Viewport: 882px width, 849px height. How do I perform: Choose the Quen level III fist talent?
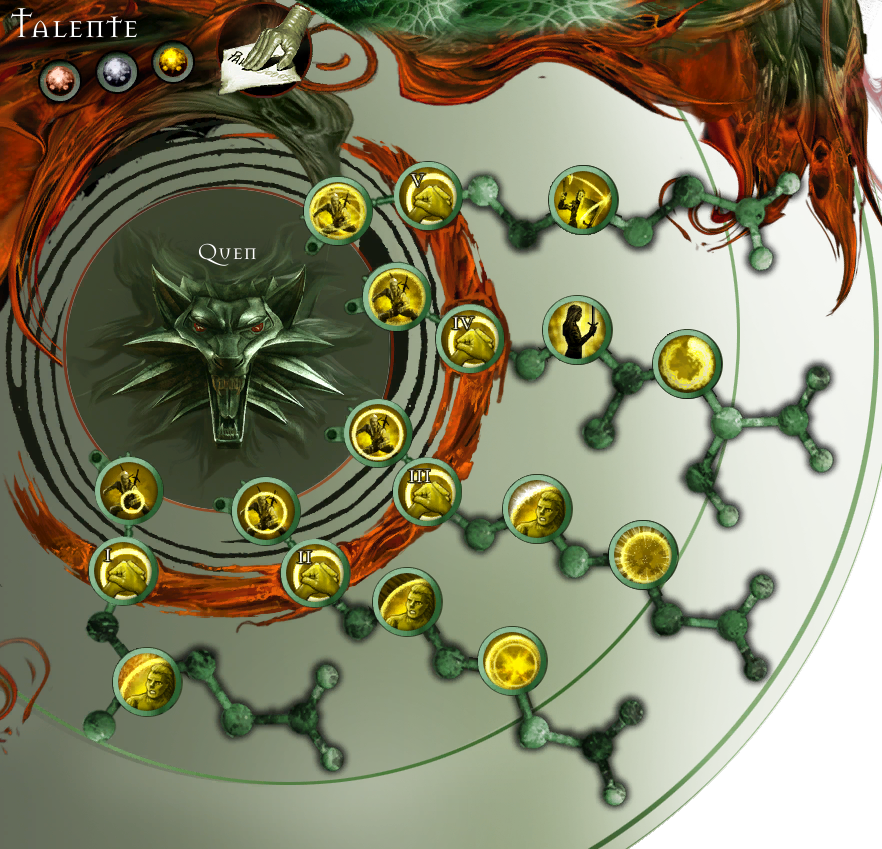pos(427,492)
